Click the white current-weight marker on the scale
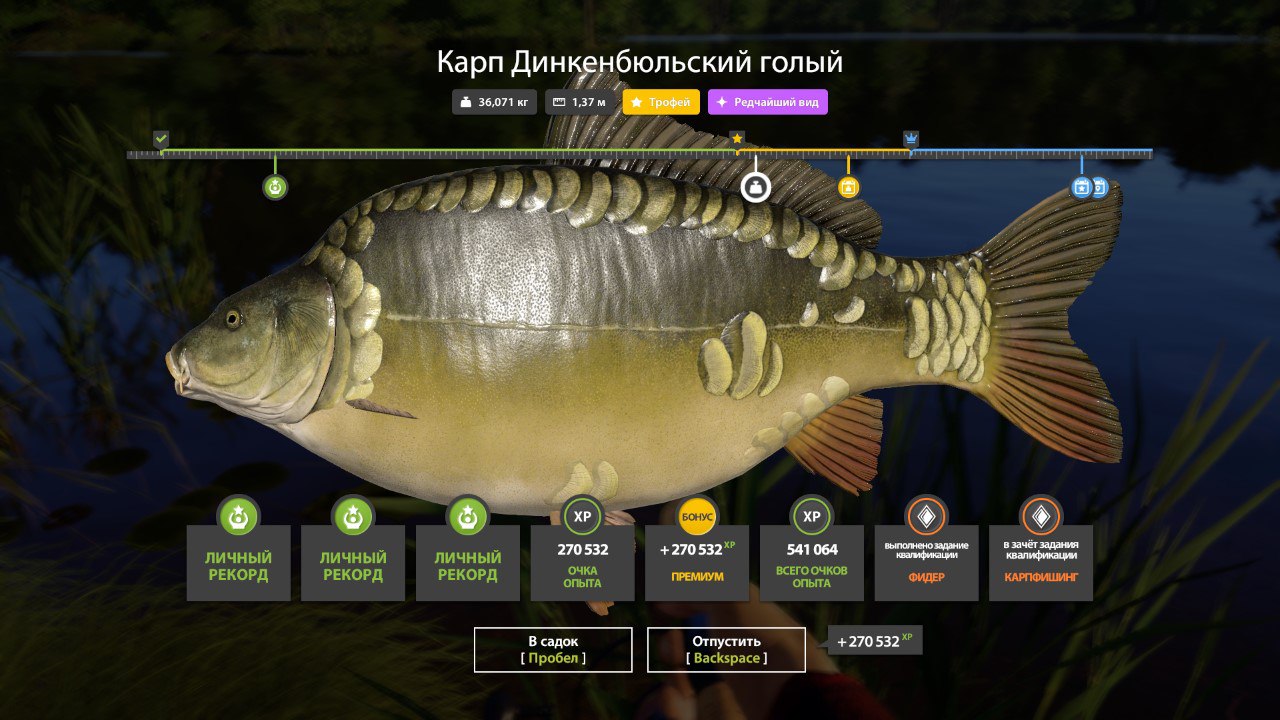This screenshot has width=1280, height=720. point(755,187)
